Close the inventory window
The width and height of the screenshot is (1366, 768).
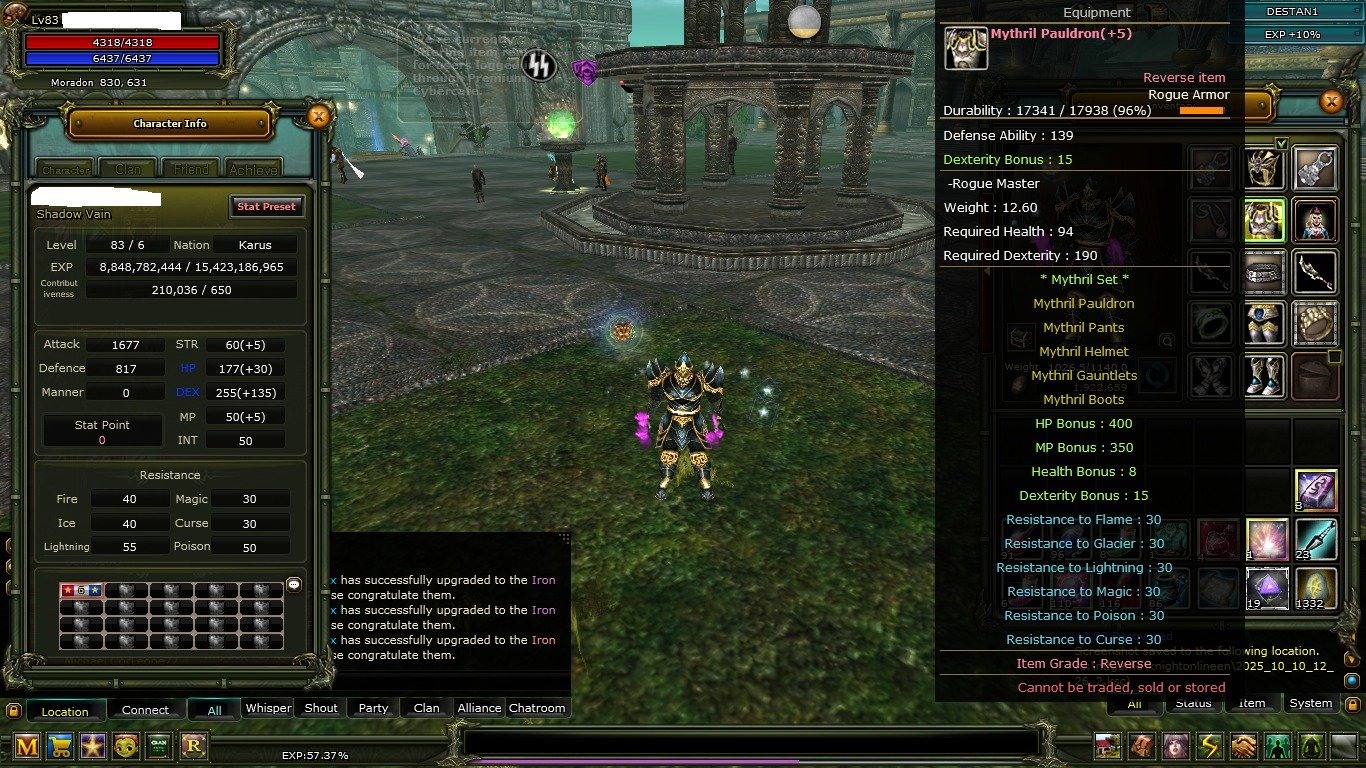coord(1331,101)
